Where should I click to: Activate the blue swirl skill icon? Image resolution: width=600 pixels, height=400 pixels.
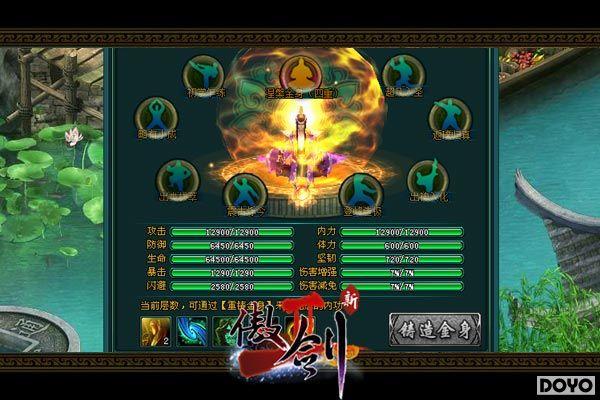[x=192, y=330]
